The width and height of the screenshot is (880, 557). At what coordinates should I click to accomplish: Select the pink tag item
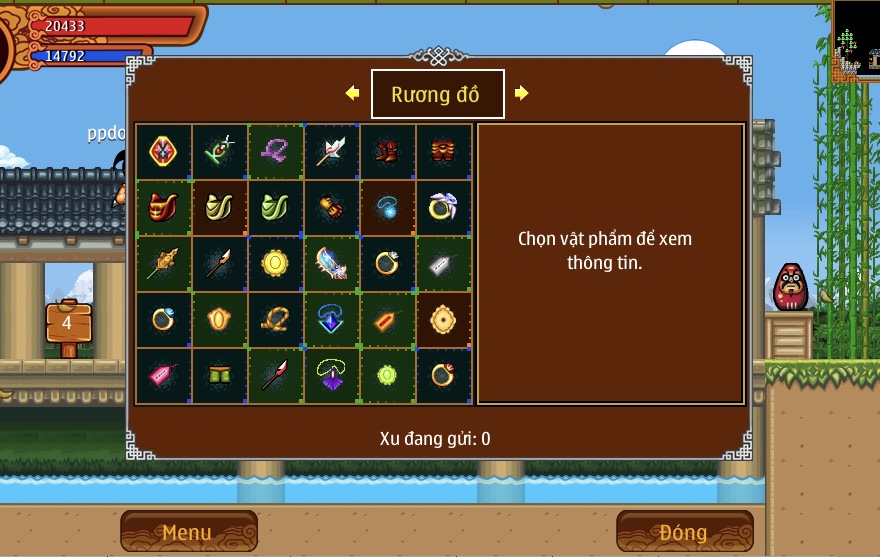(163, 376)
